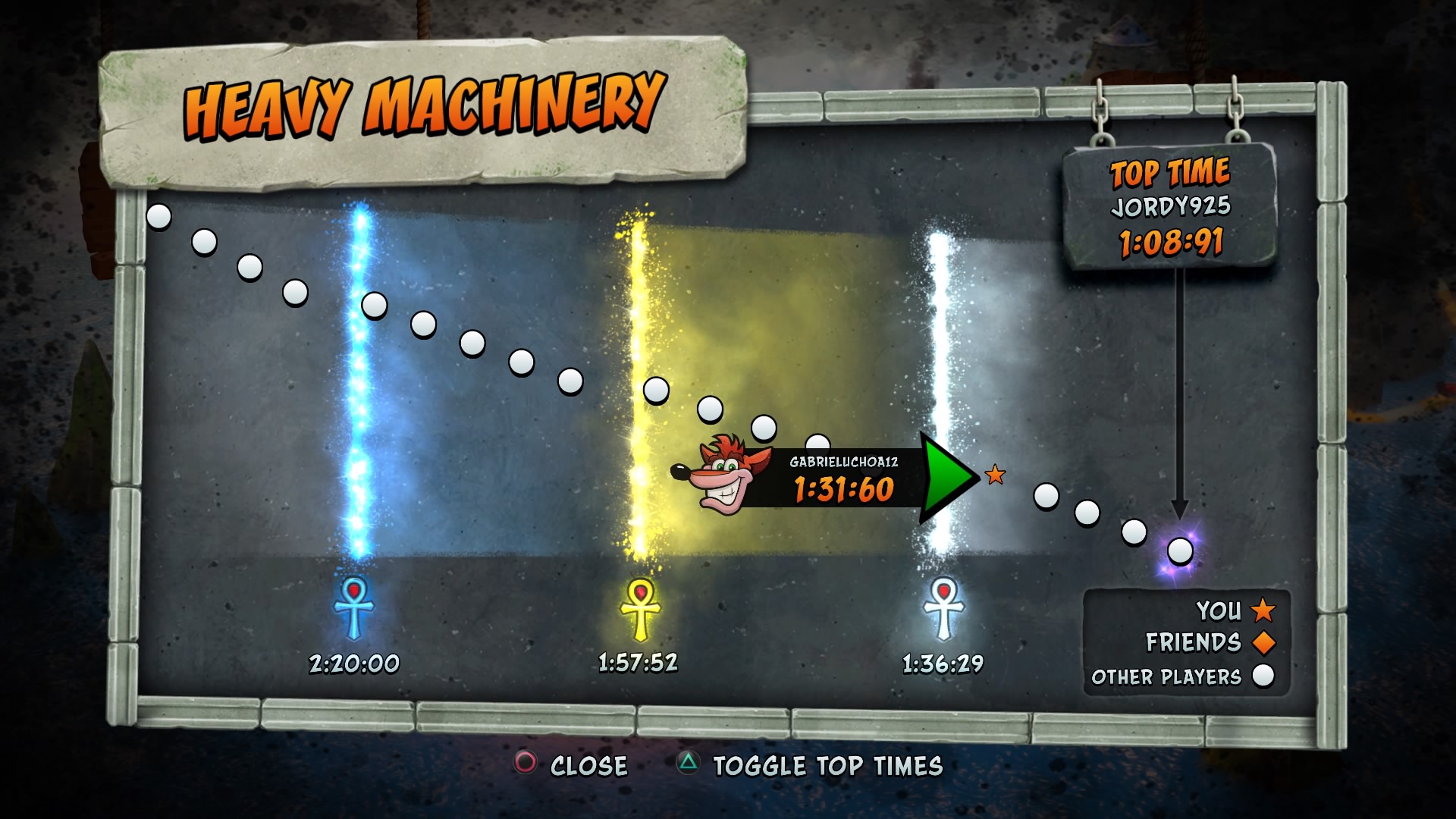Choose the You legend entry
Image resolution: width=1456 pixels, height=819 pixels.
(1235, 610)
